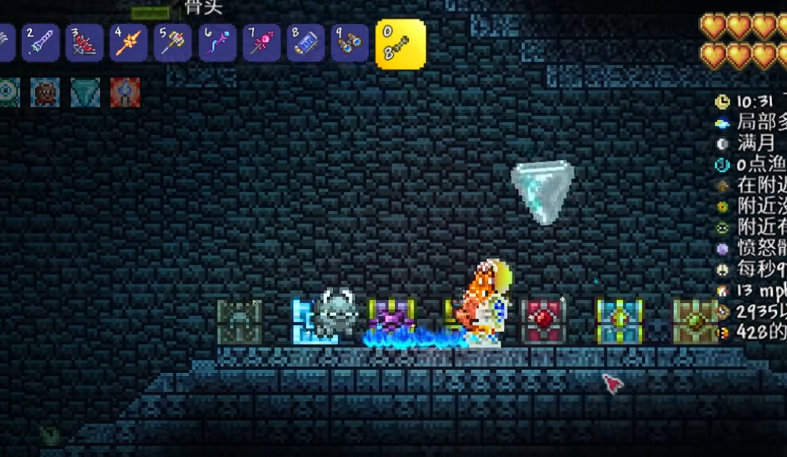The height and width of the screenshot is (457, 787).
Task: Select the purple staff in slot 6
Action: click(217, 44)
